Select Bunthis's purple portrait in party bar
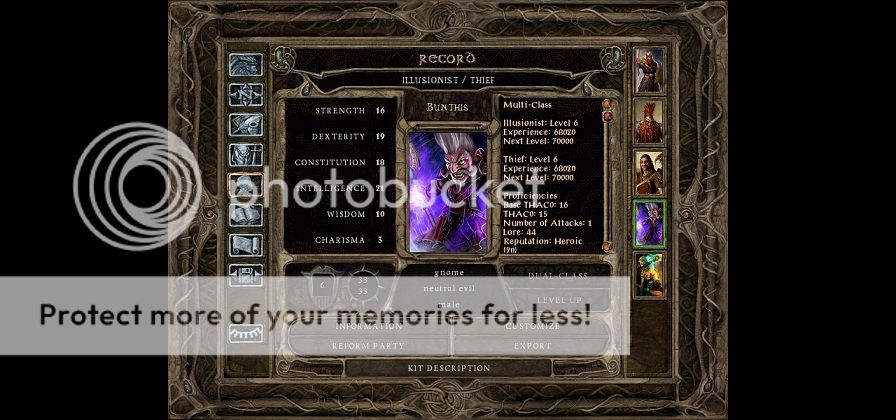Screen dimensions: 896x420 point(649,224)
